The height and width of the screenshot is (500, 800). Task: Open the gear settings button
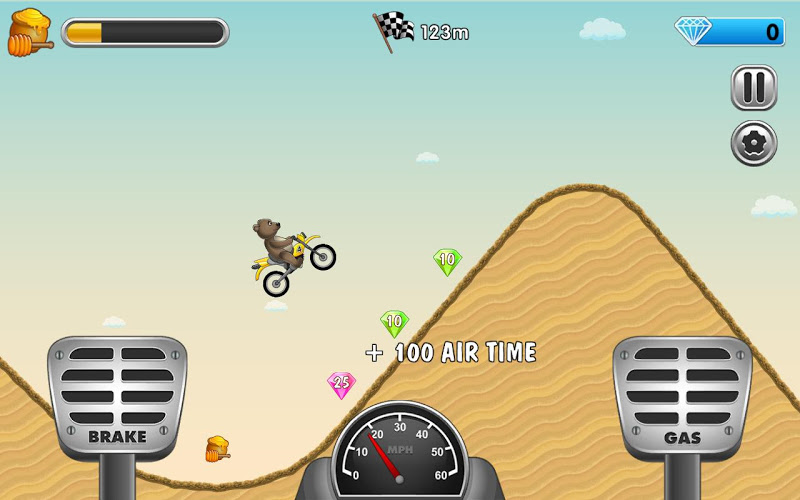pyautogui.click(x=754, y=143)
